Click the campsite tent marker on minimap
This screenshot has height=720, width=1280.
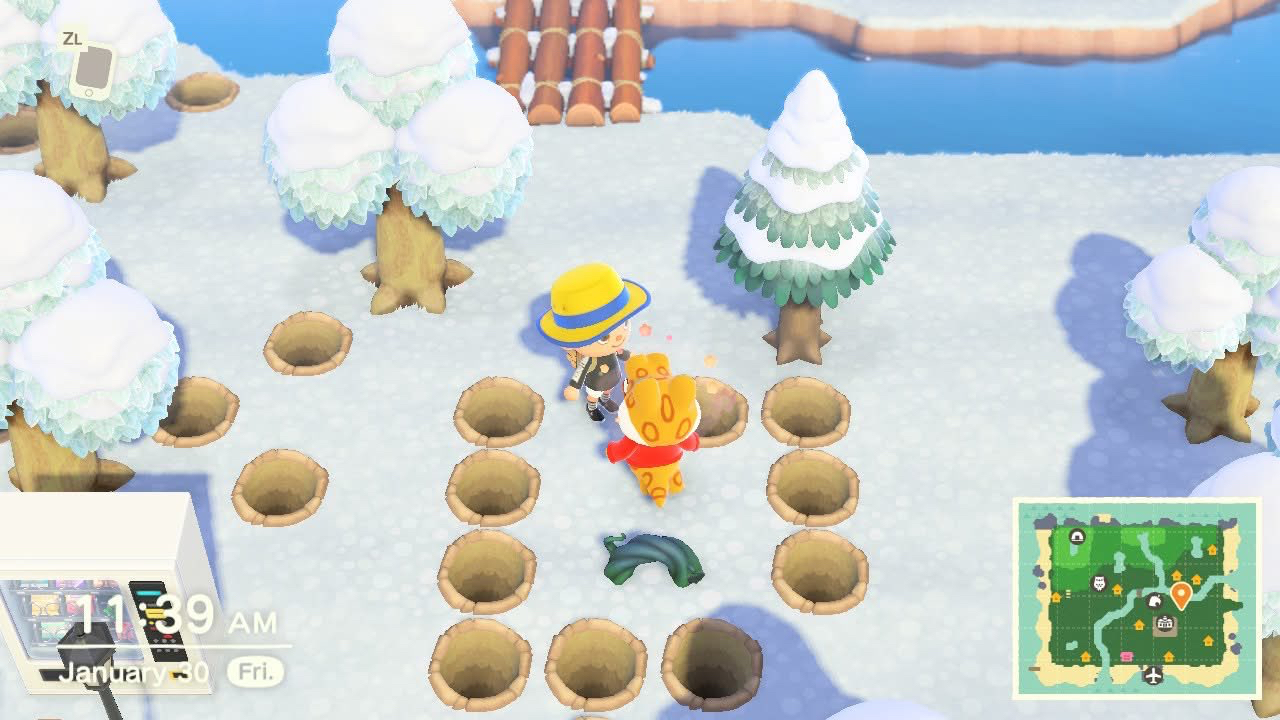pos(1077,537)
